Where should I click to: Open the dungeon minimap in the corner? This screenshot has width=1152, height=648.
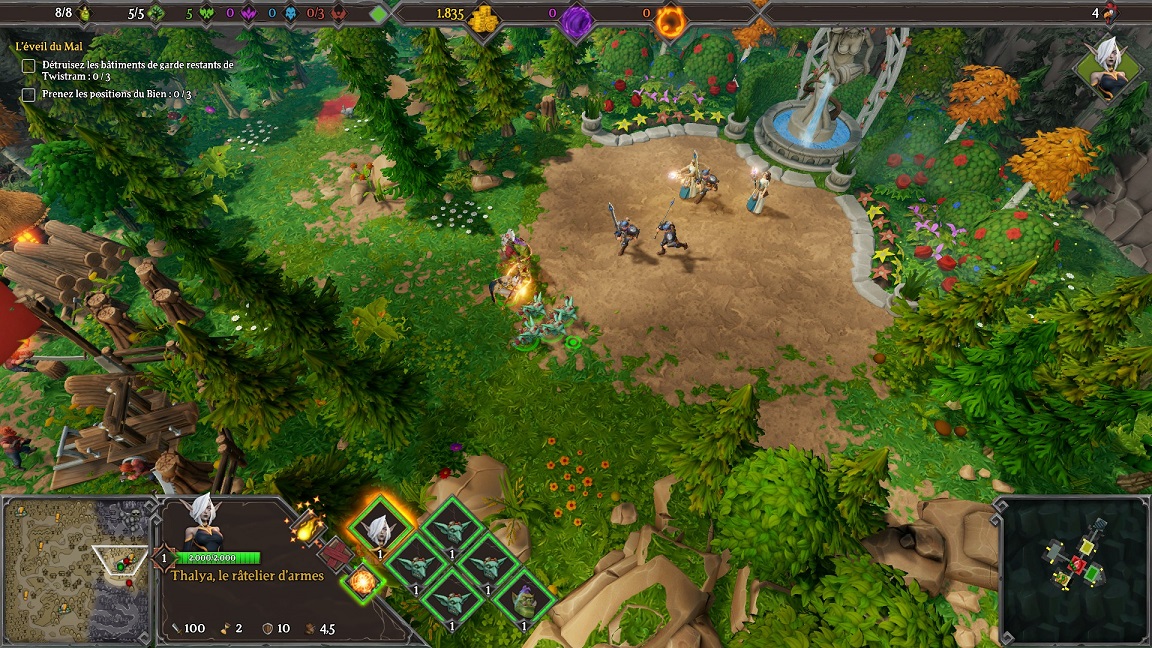(x=1073, y=570)
